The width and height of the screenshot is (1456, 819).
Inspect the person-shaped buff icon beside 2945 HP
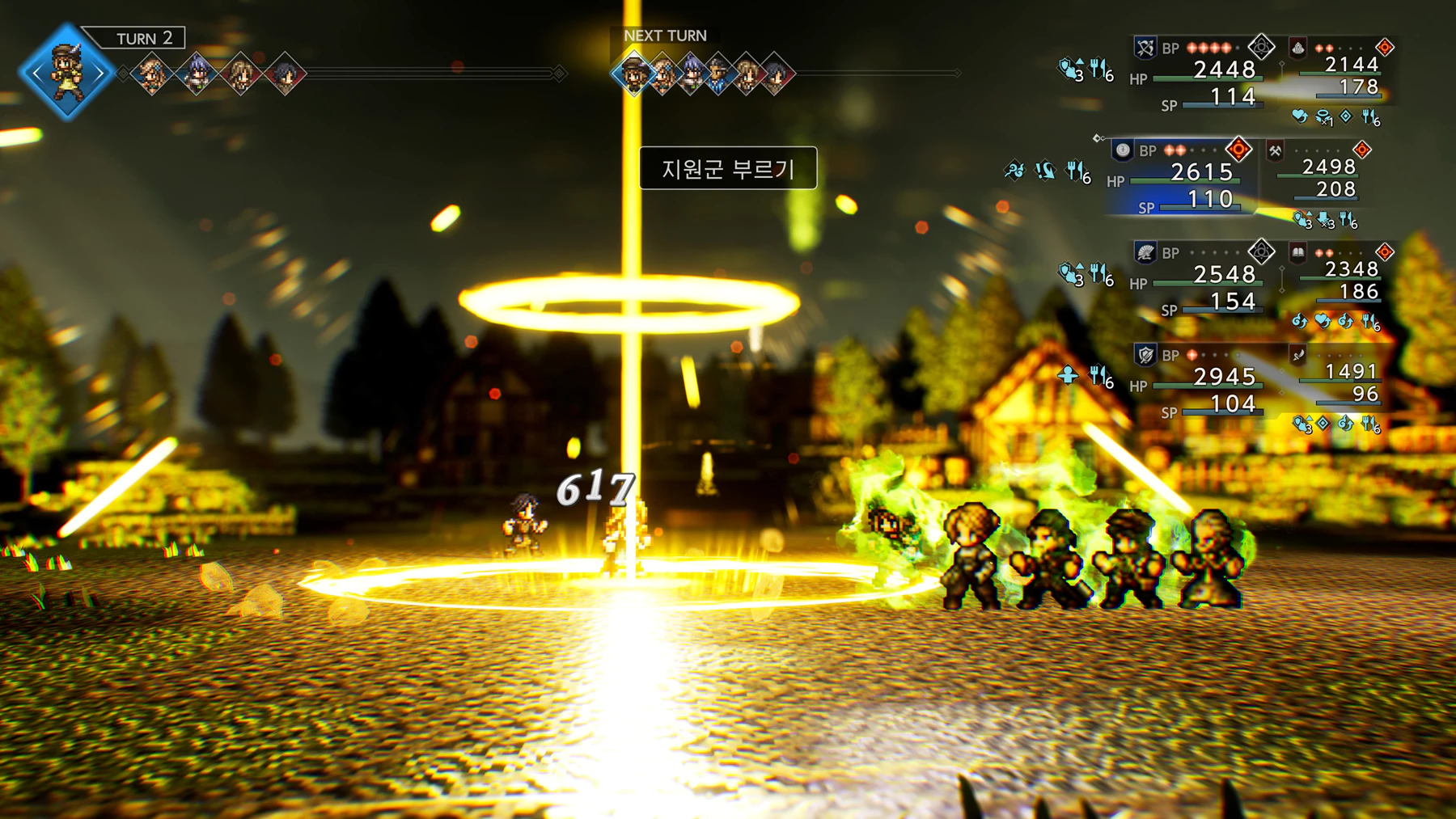coord(1068,375)
